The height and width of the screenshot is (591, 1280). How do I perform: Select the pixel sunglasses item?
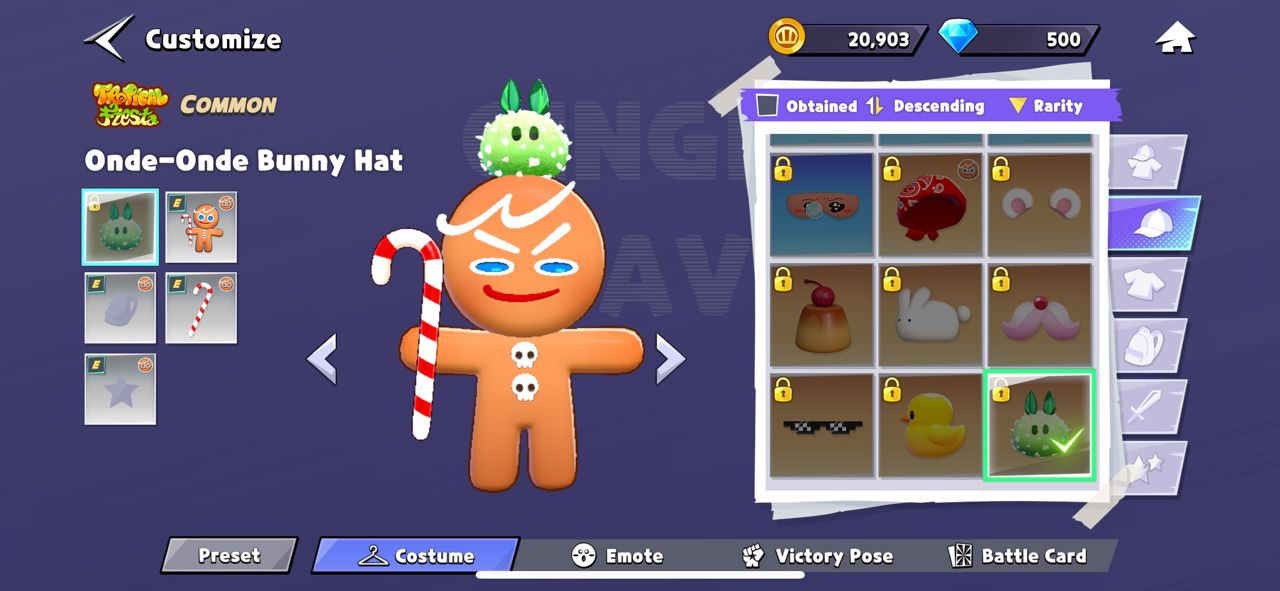coord(821,424)
